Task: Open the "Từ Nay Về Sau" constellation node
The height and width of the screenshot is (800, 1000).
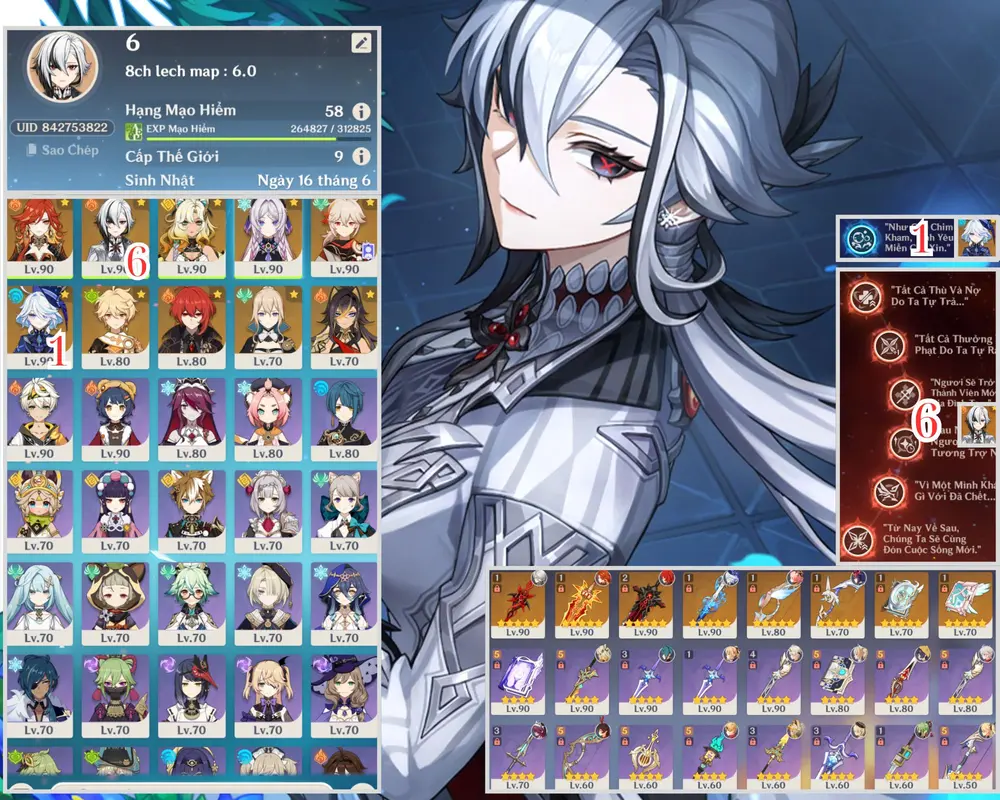Action: (x=857, y=540)
